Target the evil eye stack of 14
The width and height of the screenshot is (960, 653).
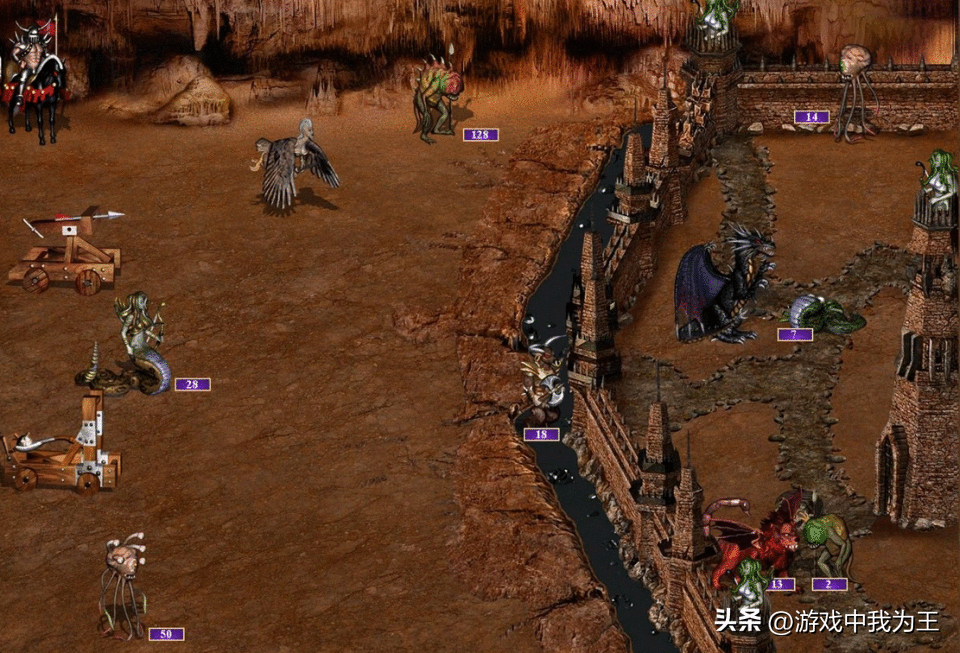[856, 85]
